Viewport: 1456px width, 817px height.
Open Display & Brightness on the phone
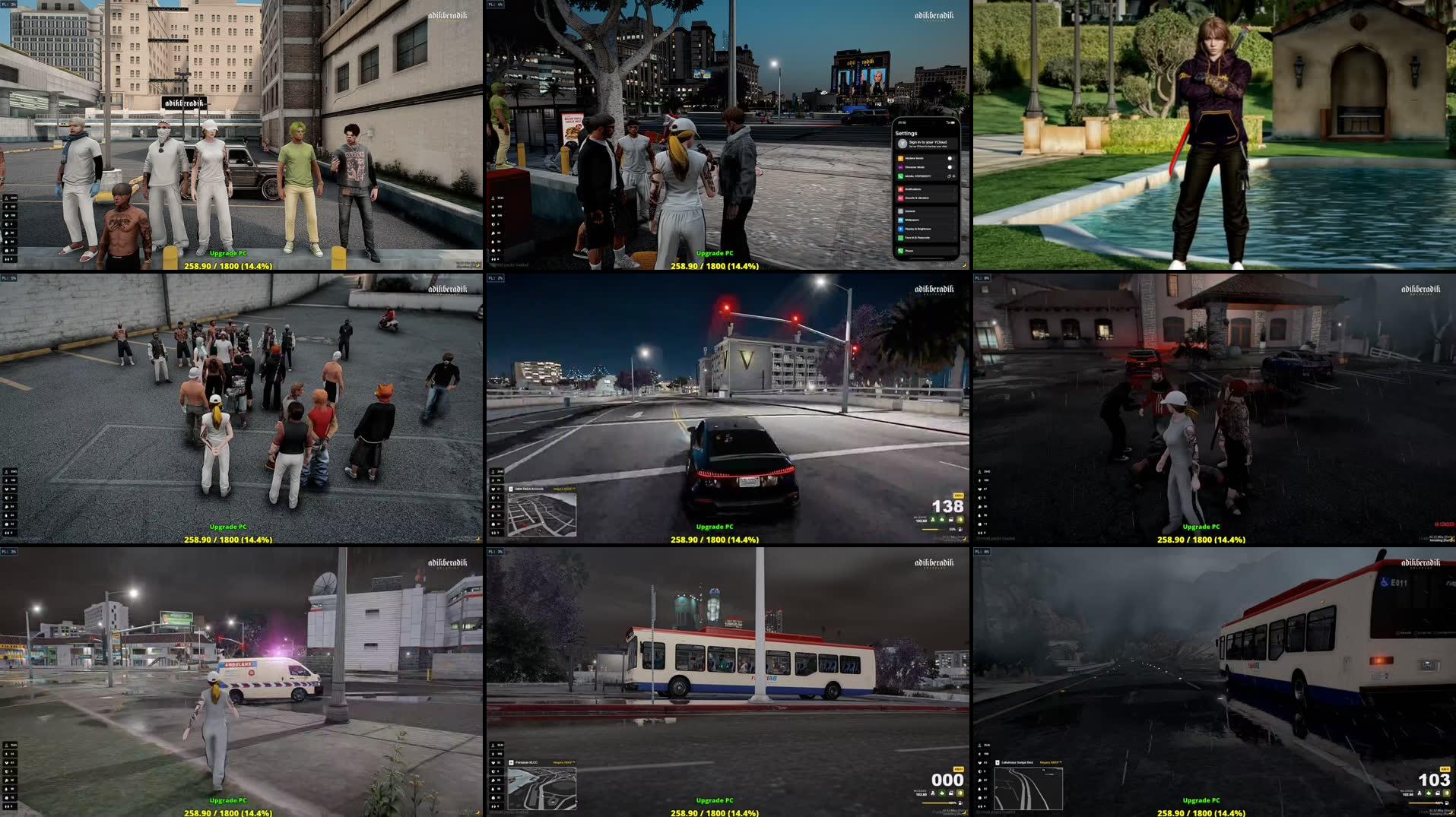[918, 229]
